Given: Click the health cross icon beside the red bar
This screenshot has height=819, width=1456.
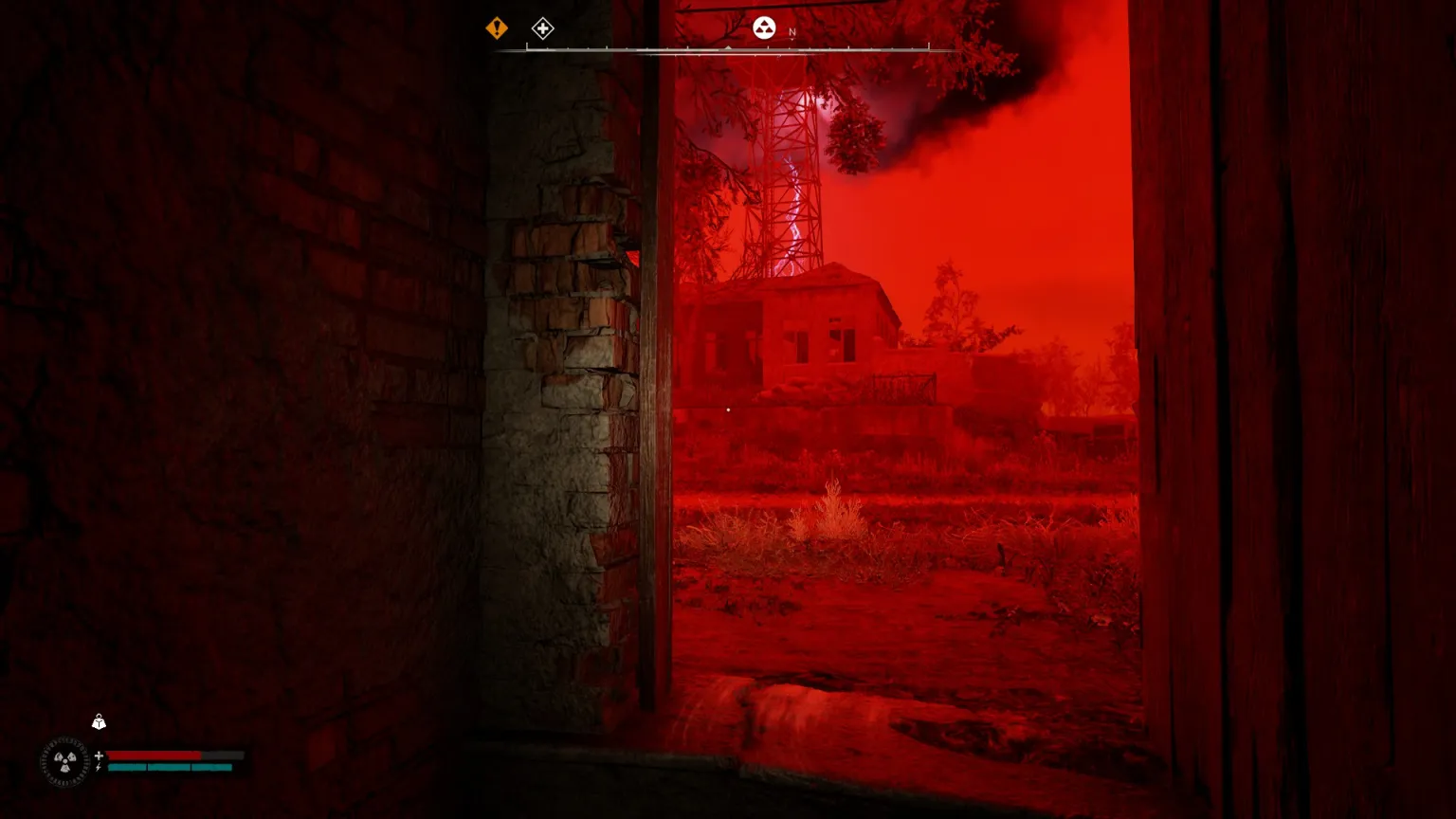Looking at the screenshot, I should (100, 755).
